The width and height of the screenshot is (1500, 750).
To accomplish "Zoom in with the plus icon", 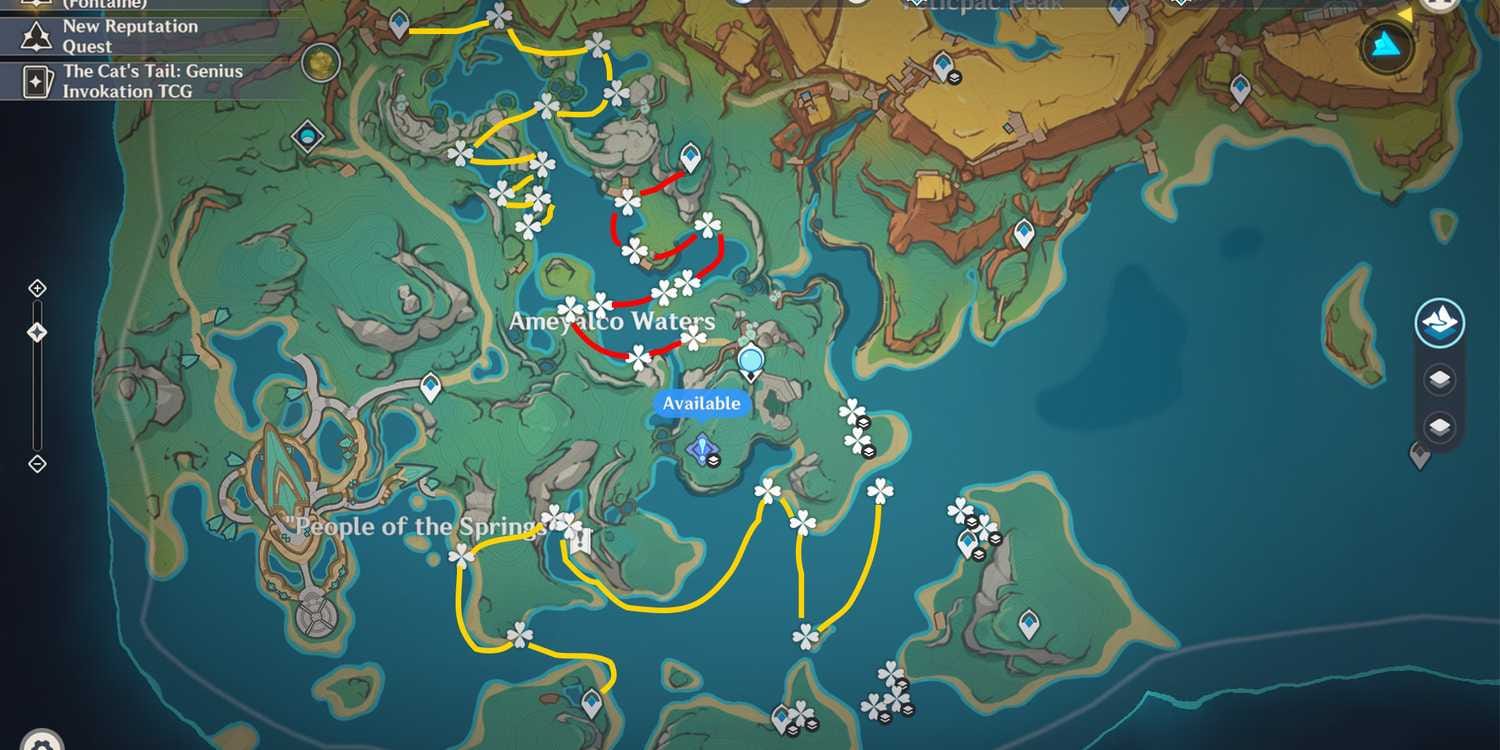I will pyautogui.click(x=37, y=288).
